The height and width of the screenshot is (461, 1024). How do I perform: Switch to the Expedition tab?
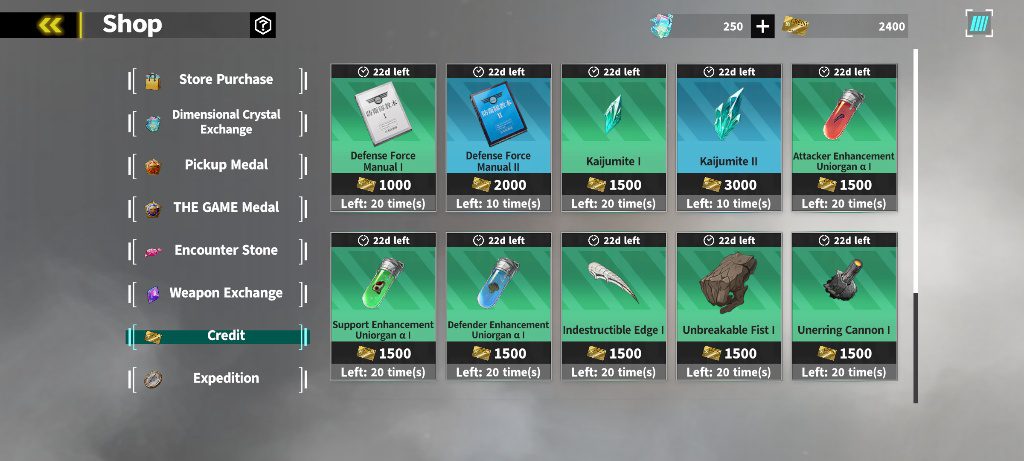coord(219,379)
